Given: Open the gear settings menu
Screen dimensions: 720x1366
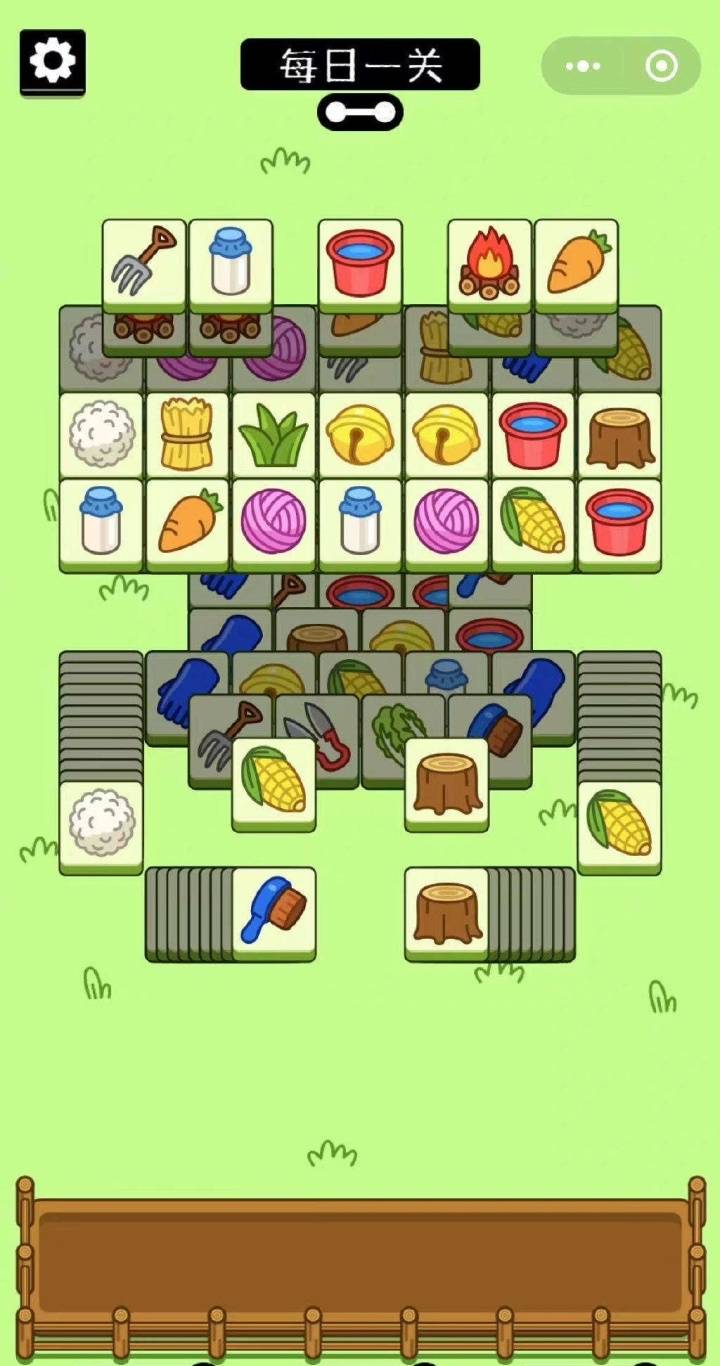Looking at the screenshot, I should (52, 62).
